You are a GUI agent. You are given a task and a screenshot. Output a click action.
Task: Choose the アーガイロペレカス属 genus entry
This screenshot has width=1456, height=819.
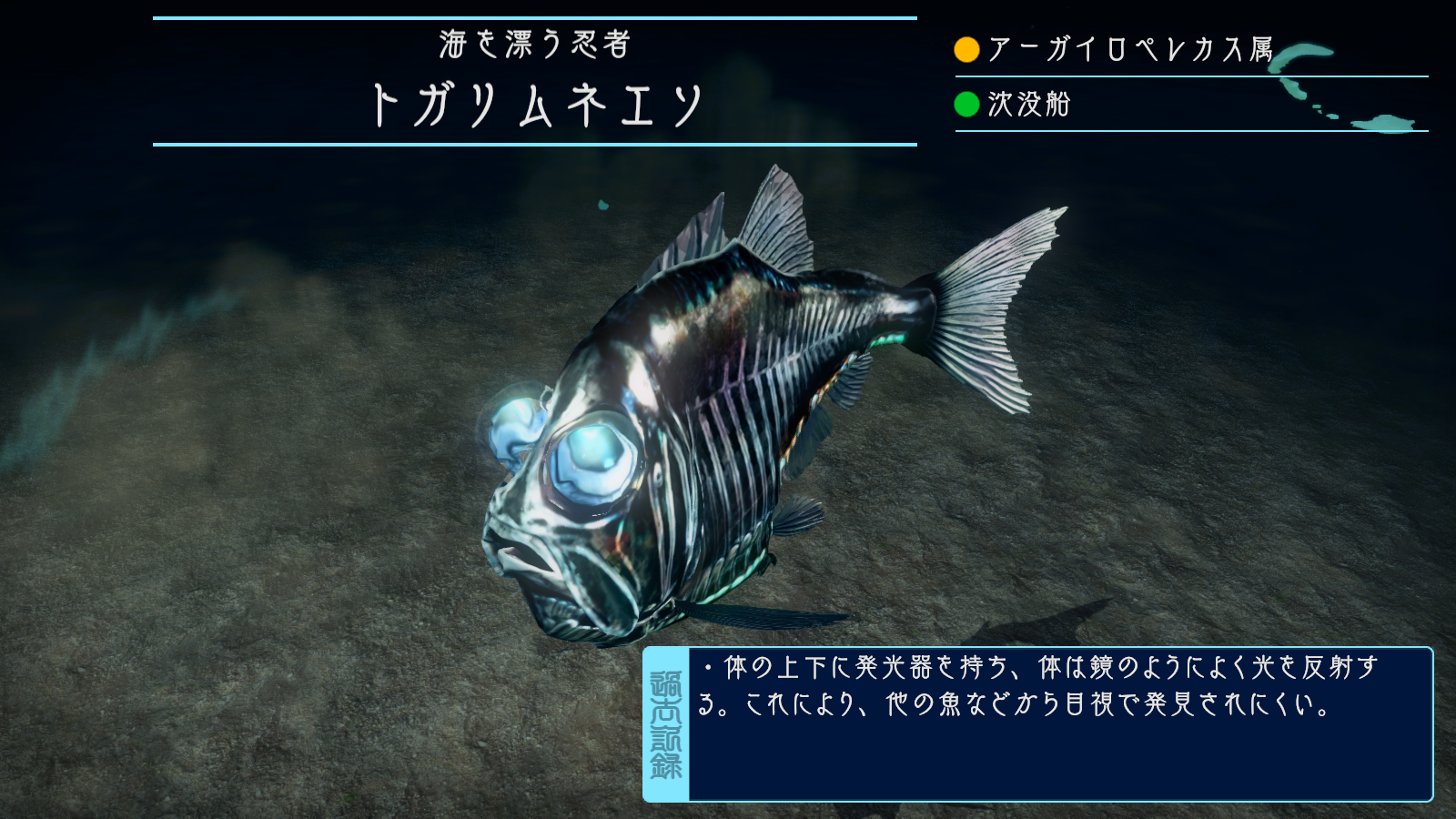coord(1129,49)
